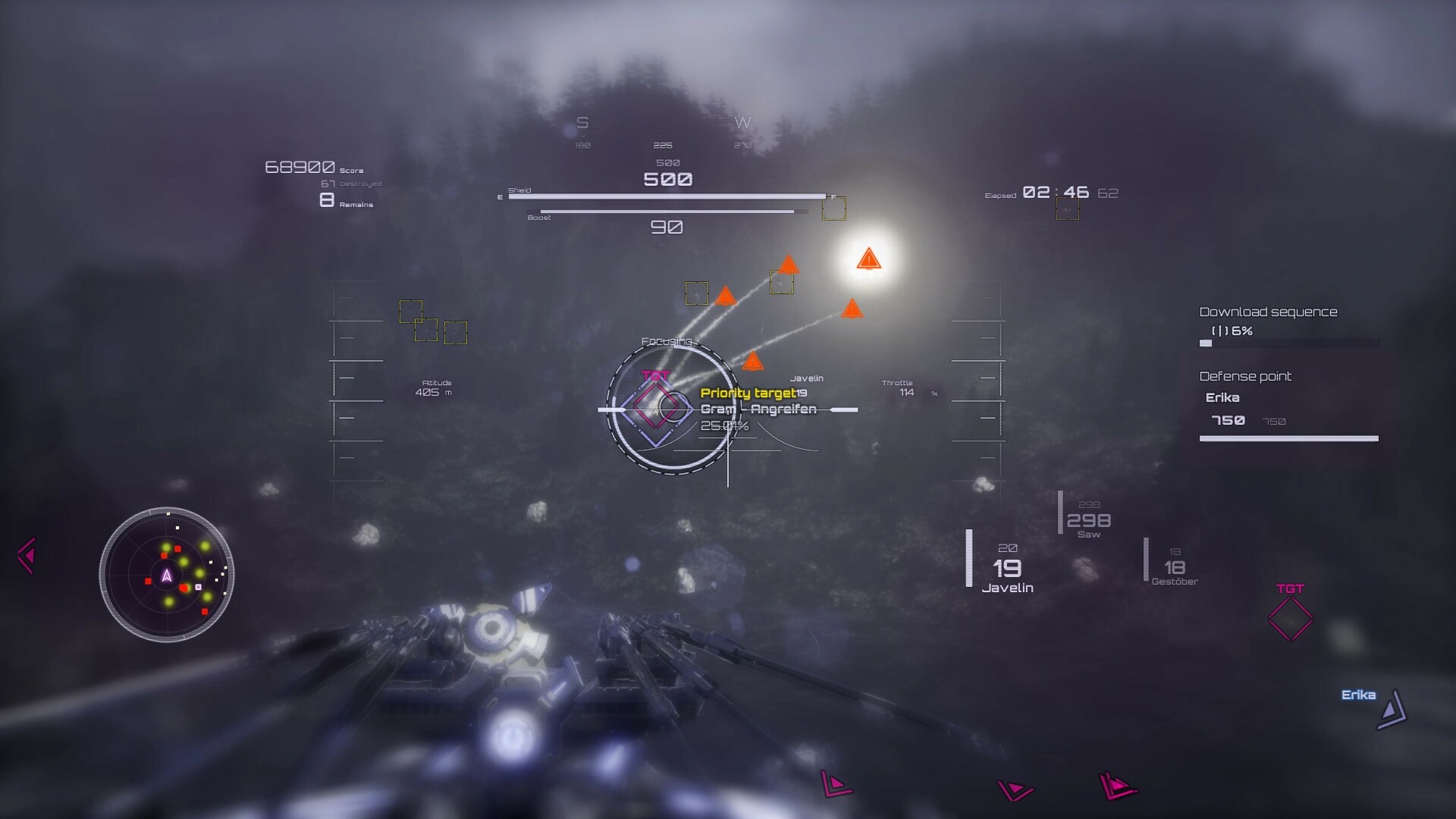Click the 68900 Score readout

(302, 165)
